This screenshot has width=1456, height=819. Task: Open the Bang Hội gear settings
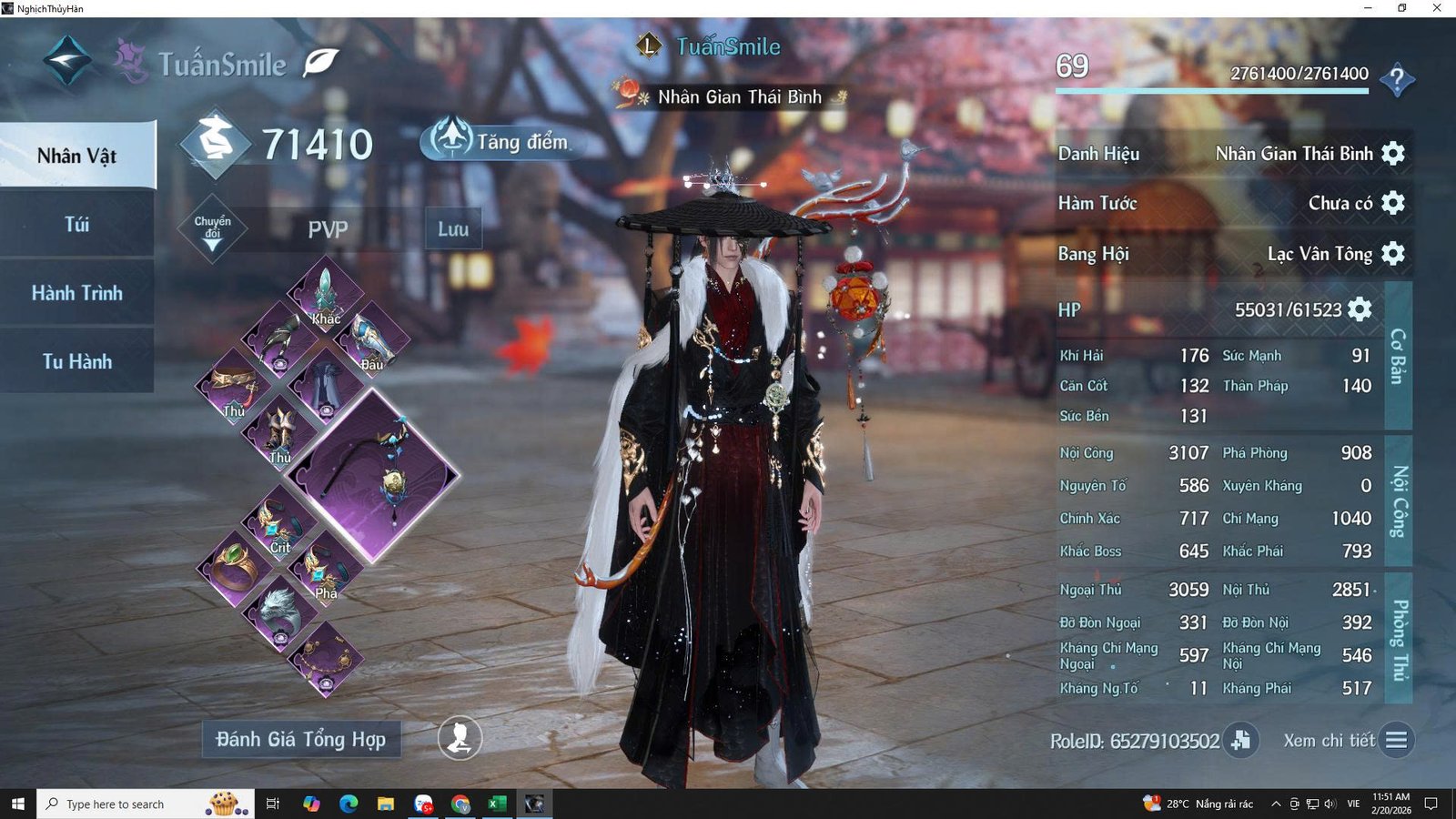pos(1393,253)
